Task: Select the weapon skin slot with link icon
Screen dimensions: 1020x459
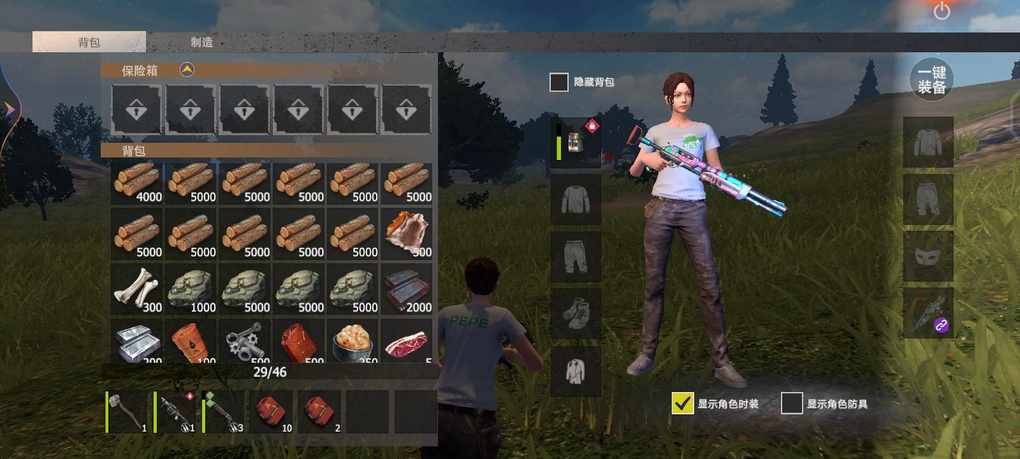Action: (x=929, y=312)
